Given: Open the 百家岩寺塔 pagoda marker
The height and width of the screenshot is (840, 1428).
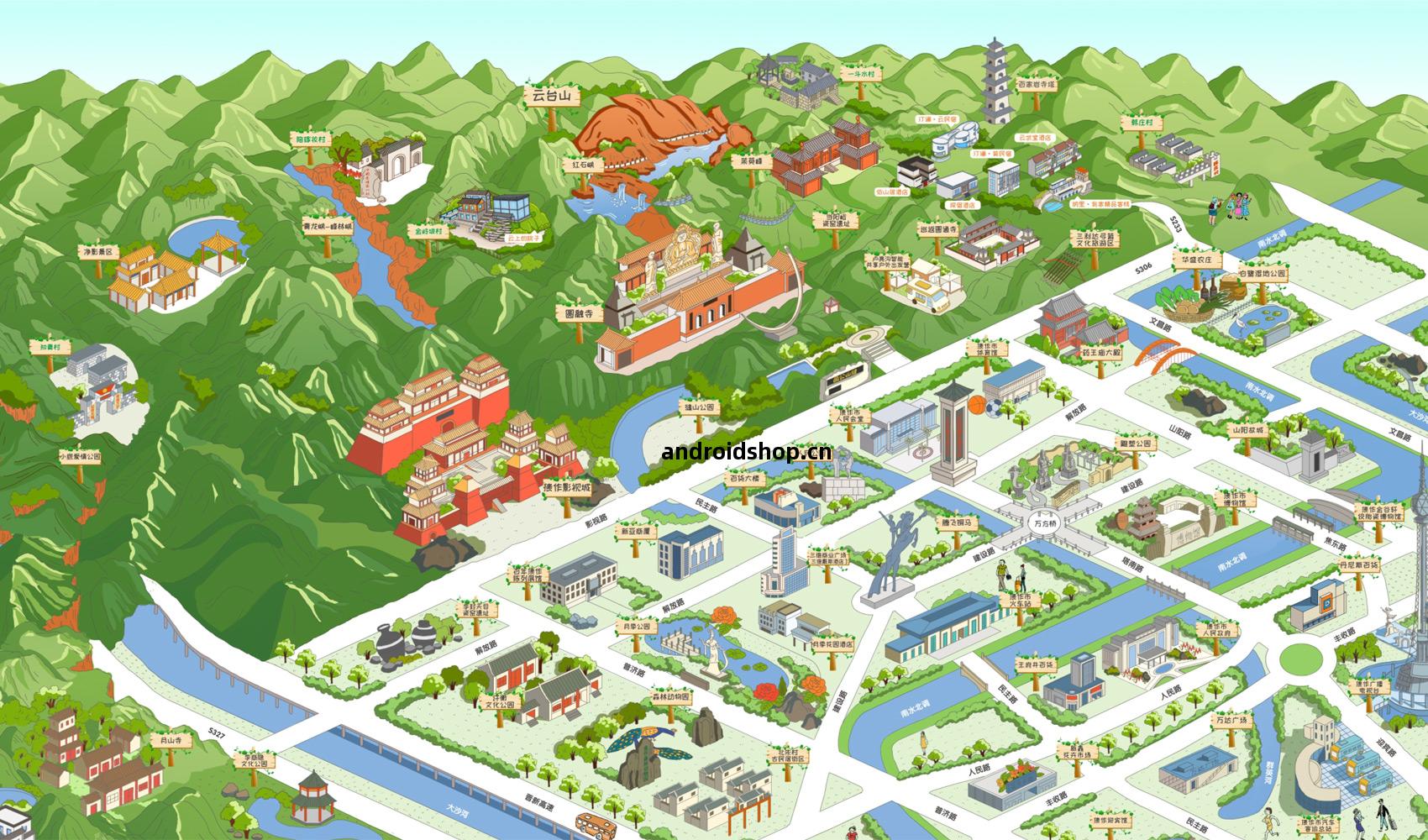Looking at the screenshot, I should (x=1036, y=84).
